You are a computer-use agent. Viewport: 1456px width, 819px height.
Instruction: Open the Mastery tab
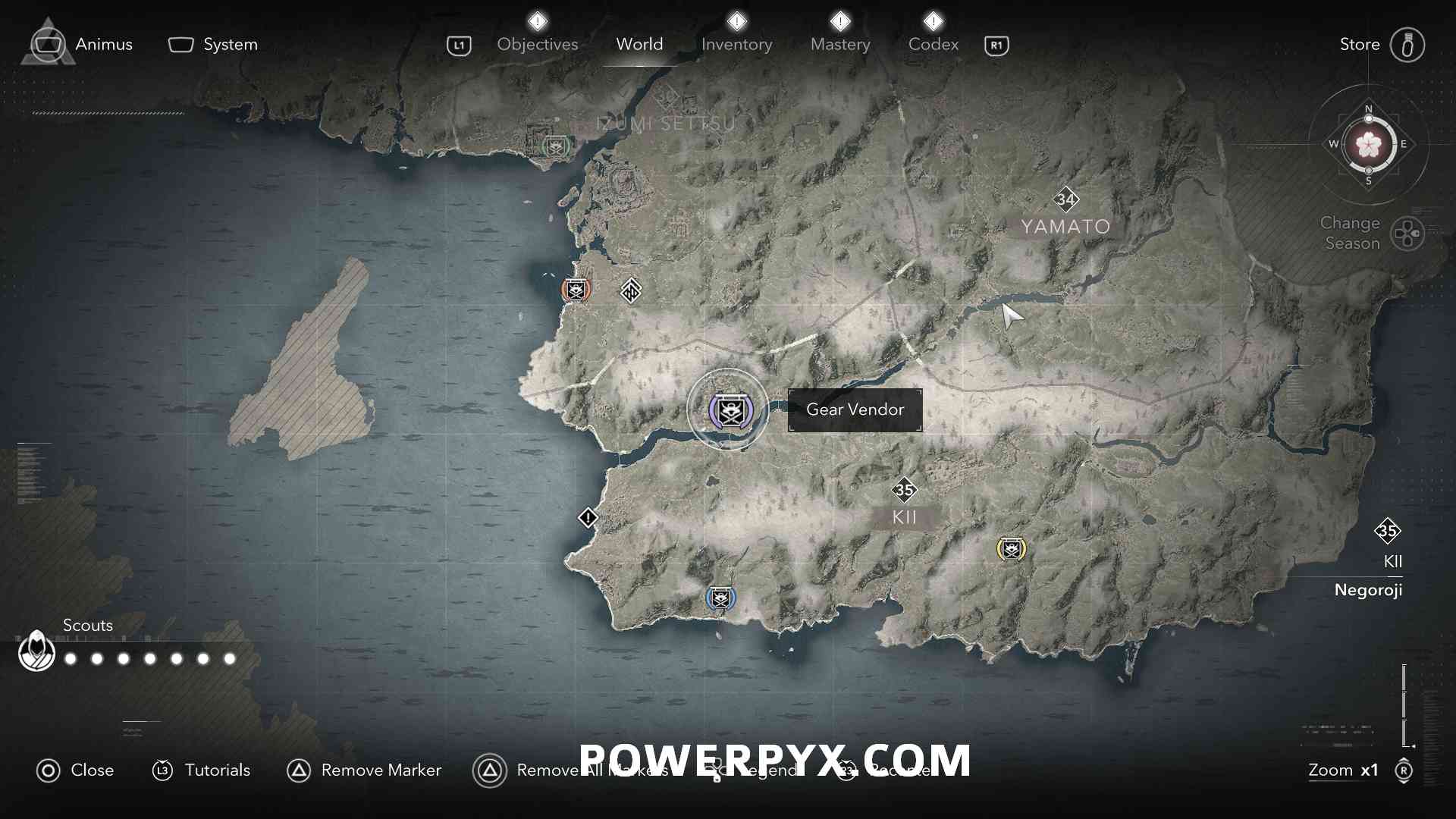840,45
